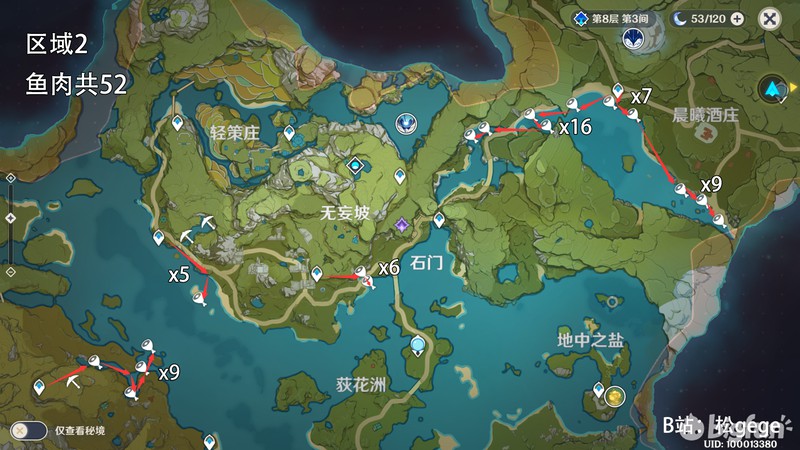The width and height of the screenshot is (800, 450).
Task: Select the circular marker north of 地中之盐
Action: (x=611, y=300)
